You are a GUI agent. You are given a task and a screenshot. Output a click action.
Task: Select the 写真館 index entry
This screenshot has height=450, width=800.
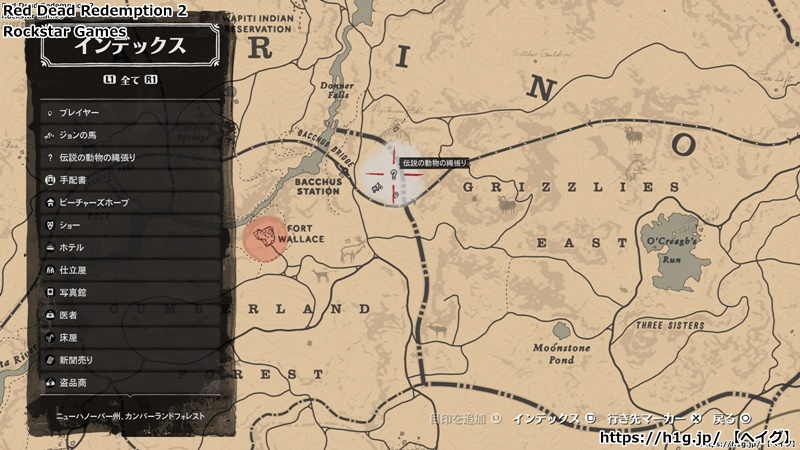[x=130, y=292]
